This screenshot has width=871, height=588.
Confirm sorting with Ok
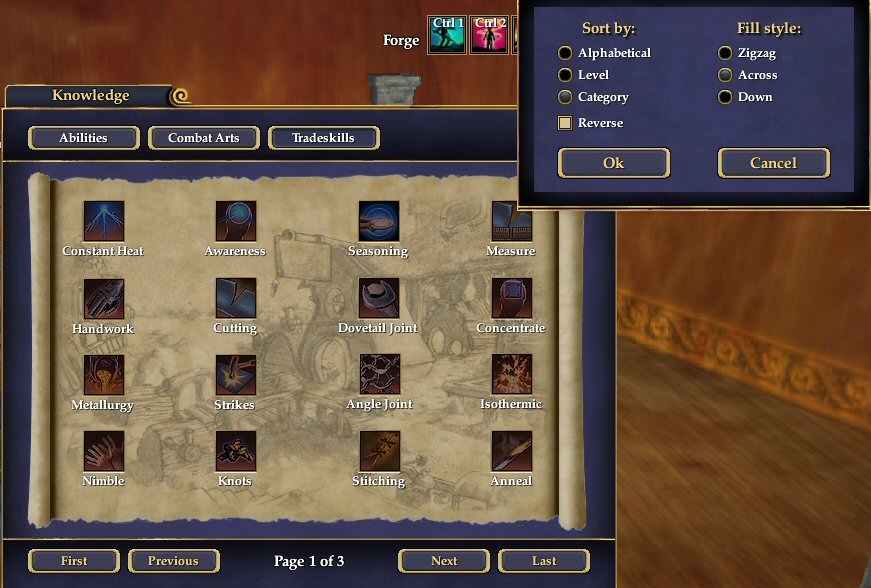613,163
